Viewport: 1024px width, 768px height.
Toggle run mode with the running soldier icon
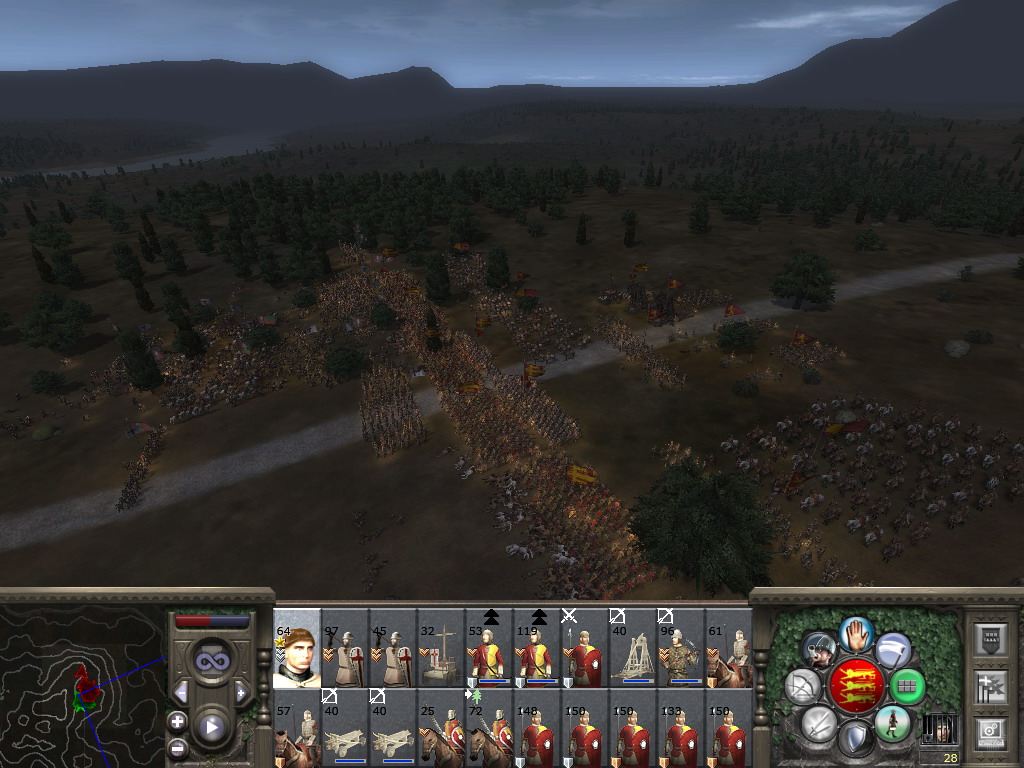click(x=892, y=723)
